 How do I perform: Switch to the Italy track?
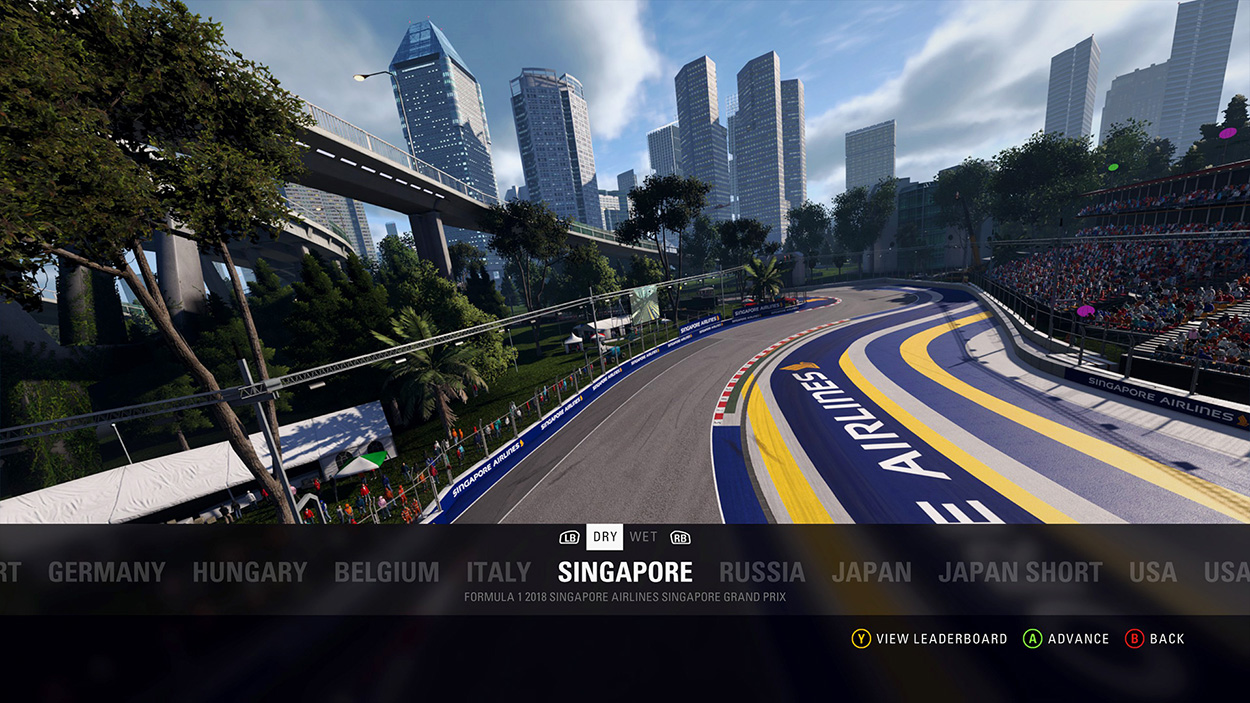pos(498,572)
